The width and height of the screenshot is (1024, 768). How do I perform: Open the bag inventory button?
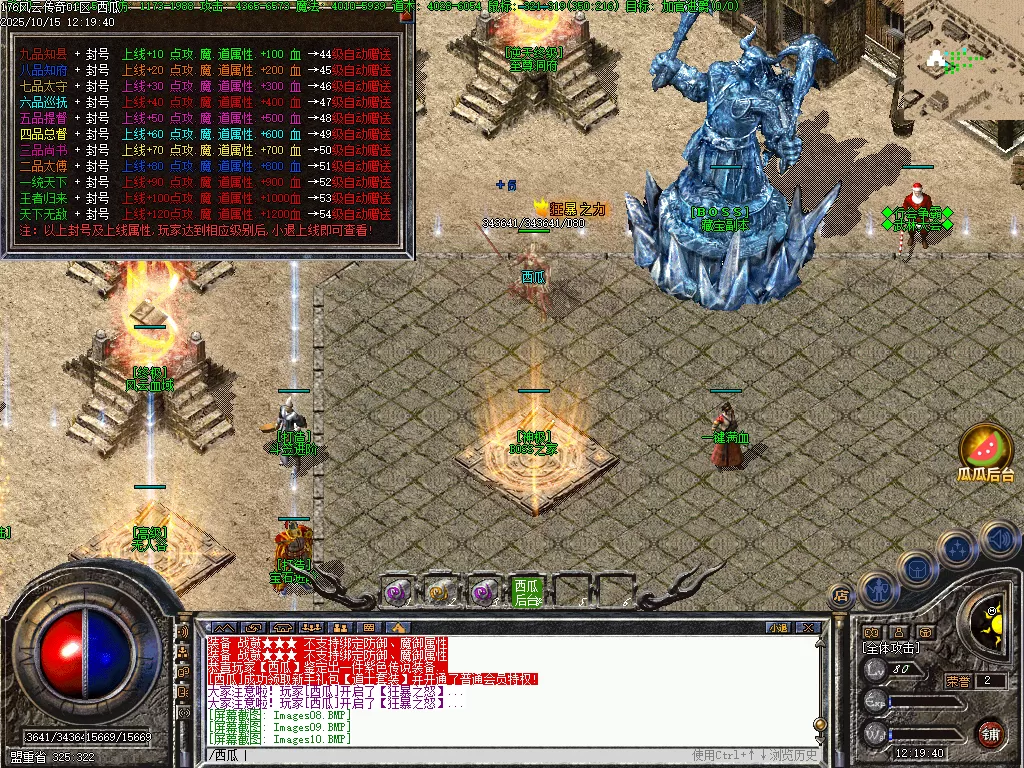point(916,568)
